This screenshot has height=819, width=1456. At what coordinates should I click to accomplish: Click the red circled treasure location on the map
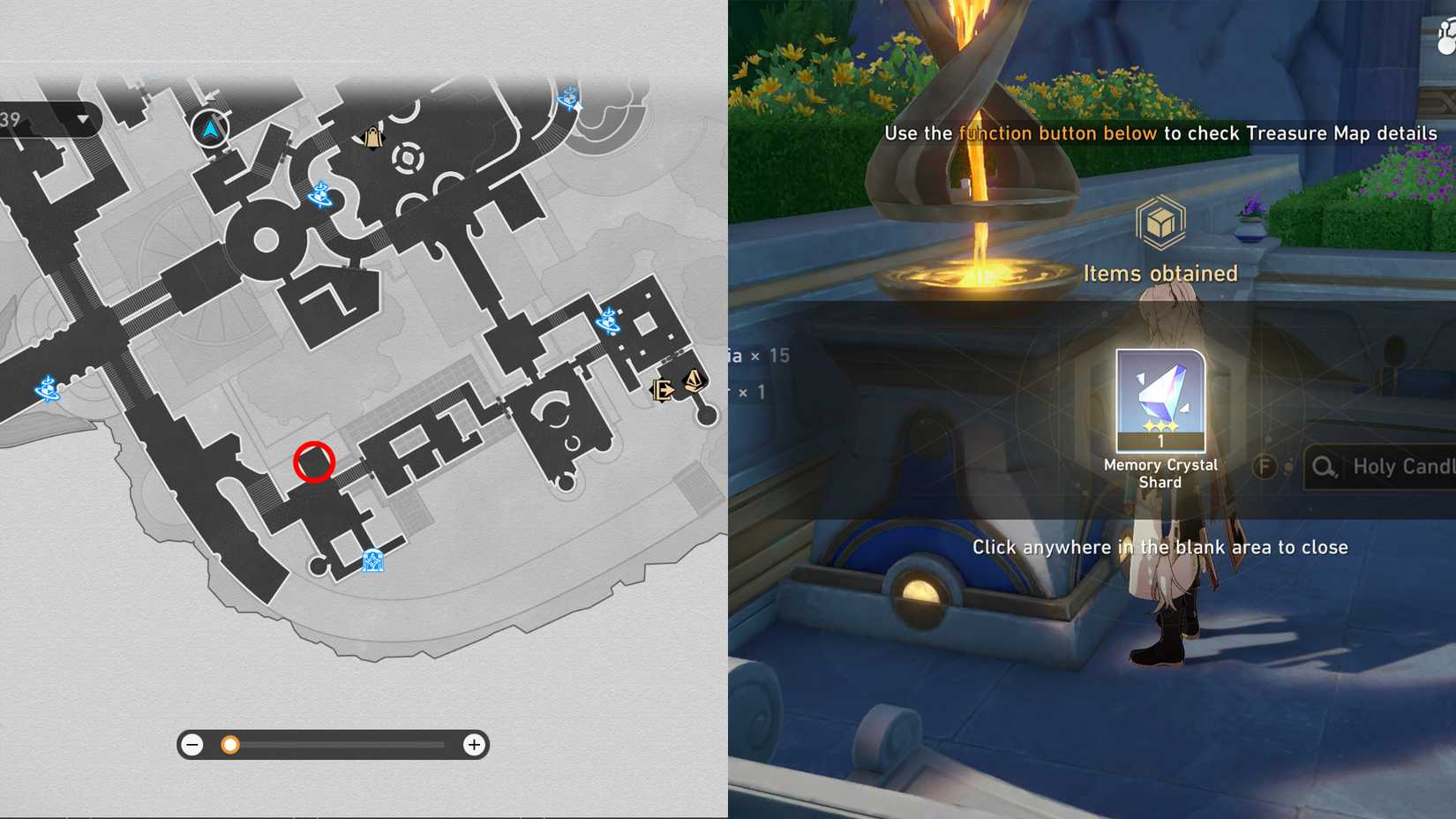(x=313, y=461)
